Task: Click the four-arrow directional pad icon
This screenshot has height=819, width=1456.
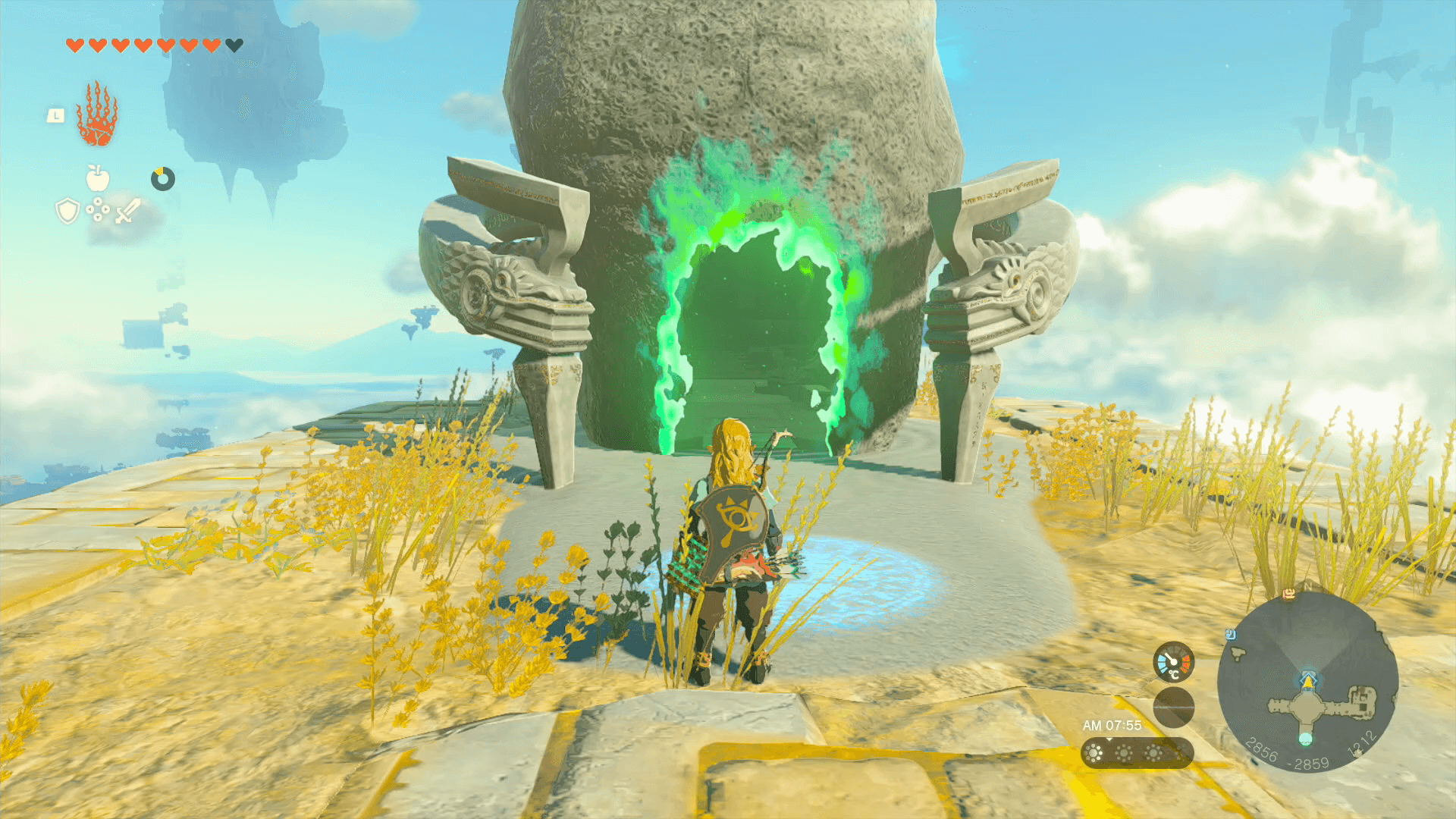Action: pyautogui.click(x=98, y=210)
